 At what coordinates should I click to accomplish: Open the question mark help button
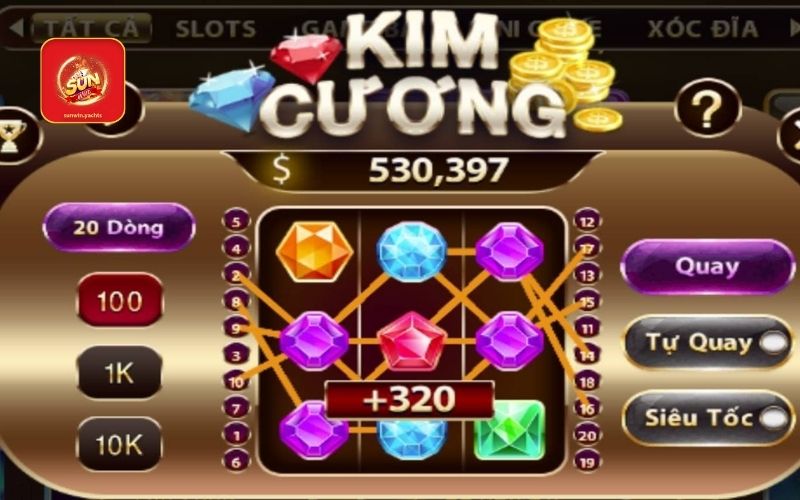coord(707,106)
